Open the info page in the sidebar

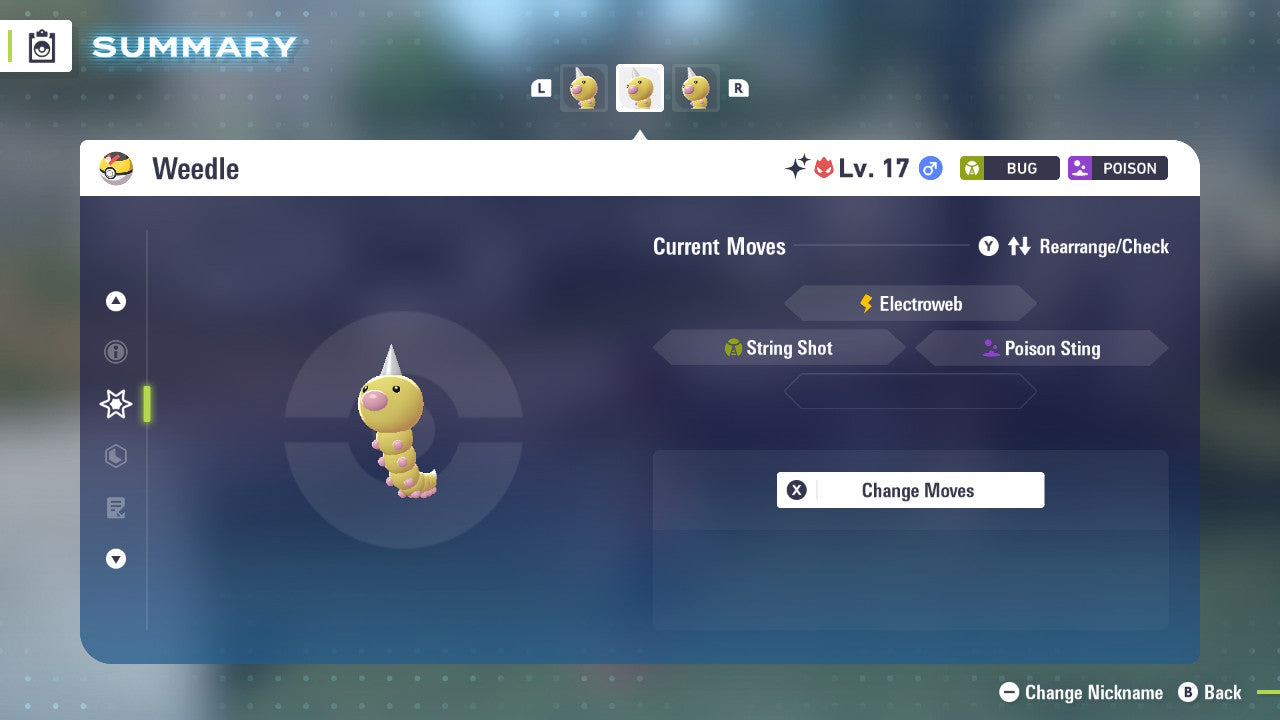[x=116, y=352]
